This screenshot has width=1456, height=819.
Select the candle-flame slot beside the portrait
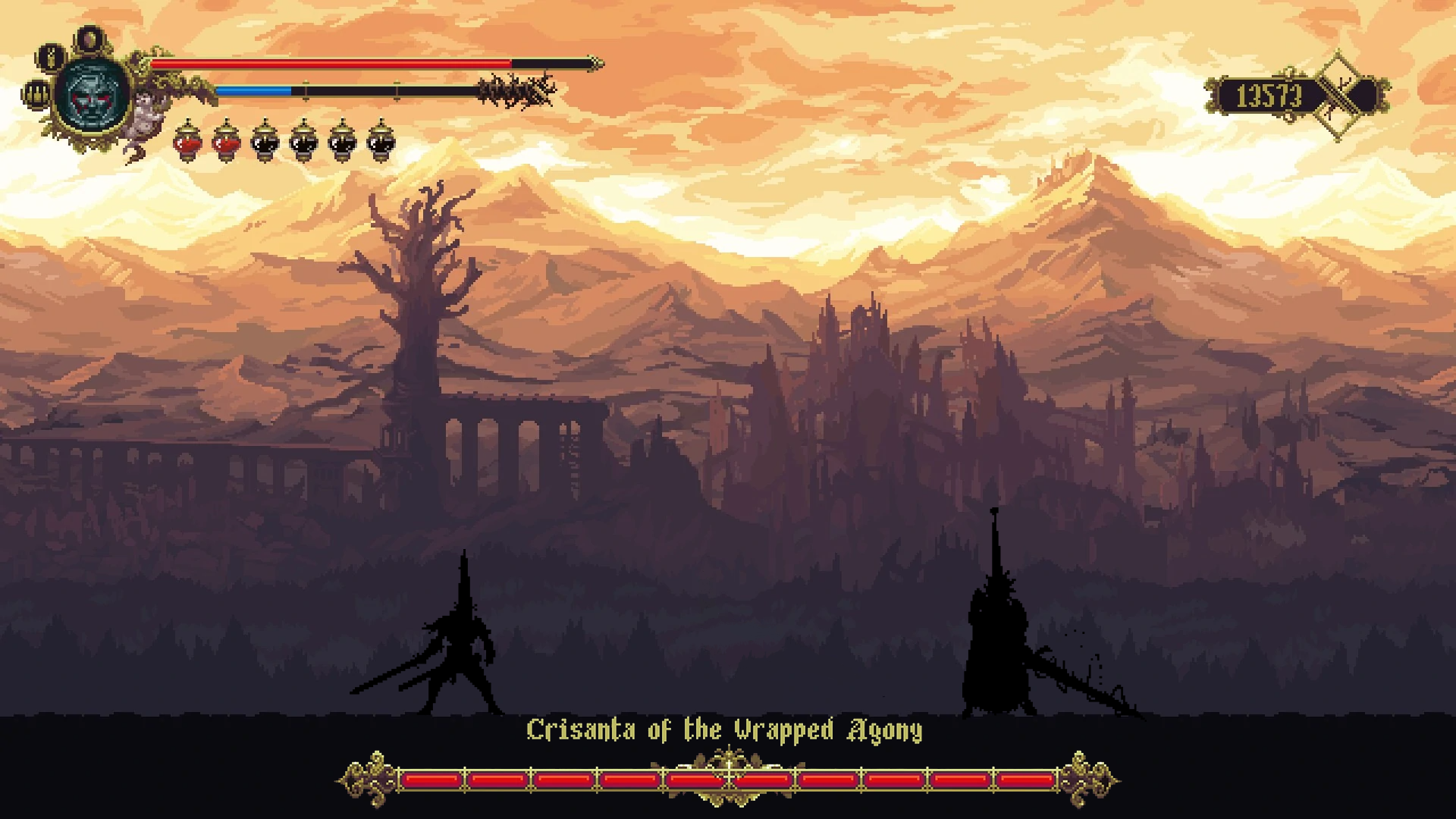coord(51,58)
